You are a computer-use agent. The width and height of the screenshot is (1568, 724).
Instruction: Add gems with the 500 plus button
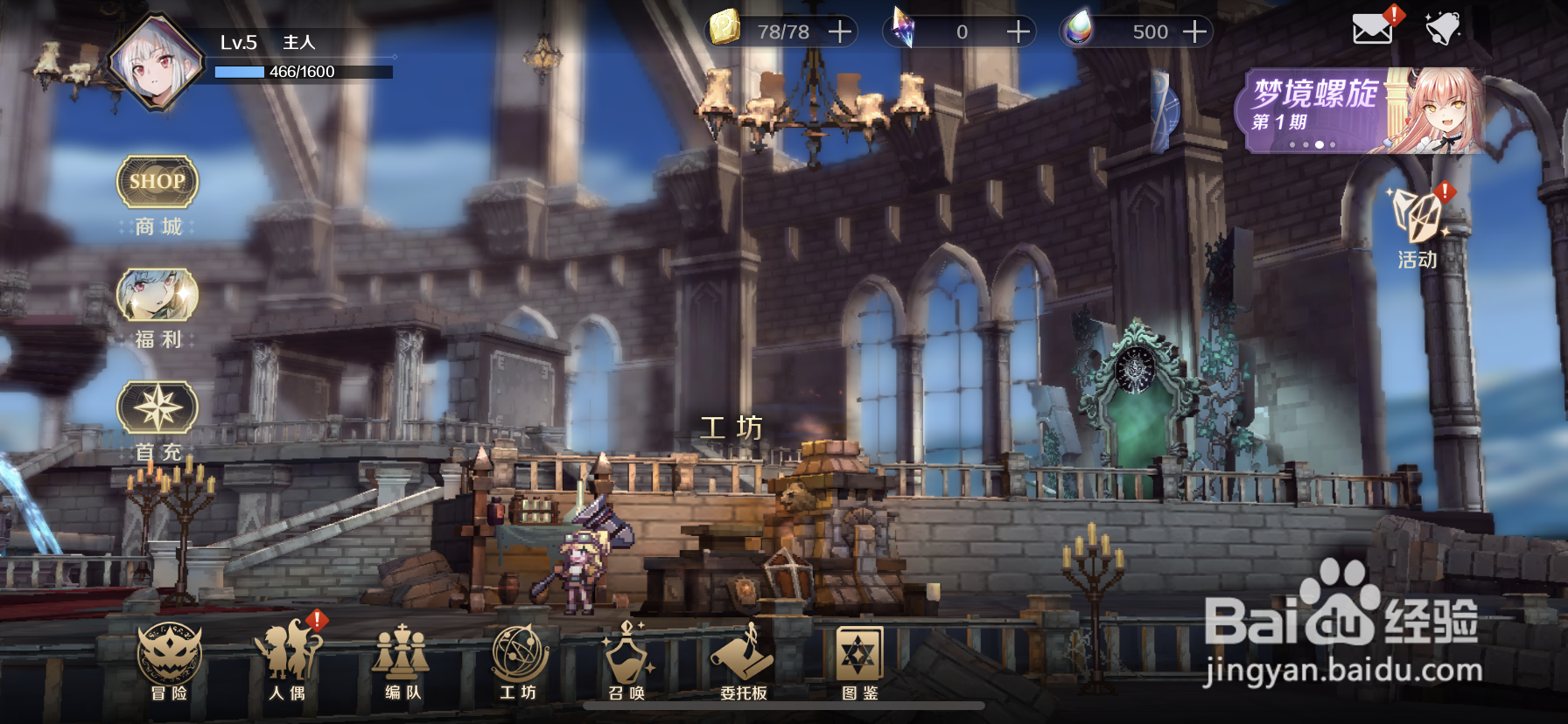pyautogui.click(x=1194, y=32)
